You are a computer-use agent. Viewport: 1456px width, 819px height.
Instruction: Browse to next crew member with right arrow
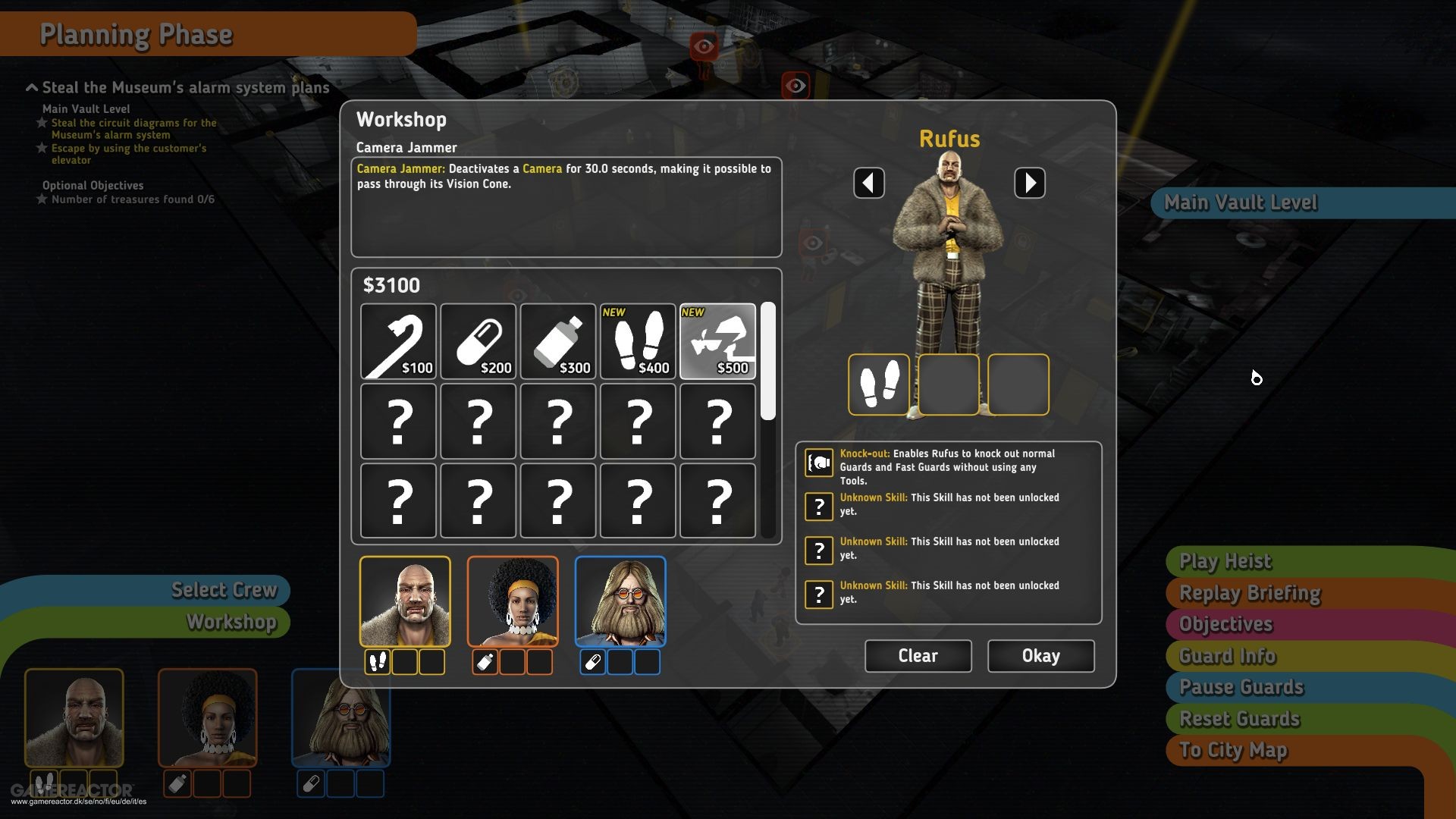pyautogui.click(x=1031, y=182)
